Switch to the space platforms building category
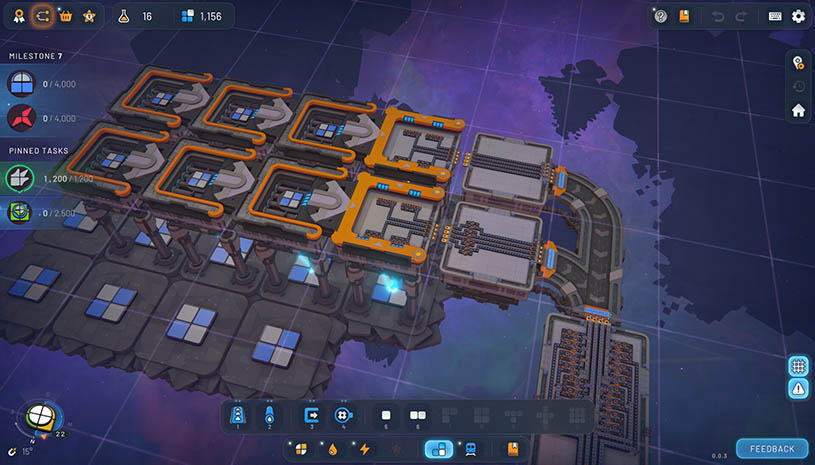The width and height of the screenshot is (815, 465). coord(438,449)
